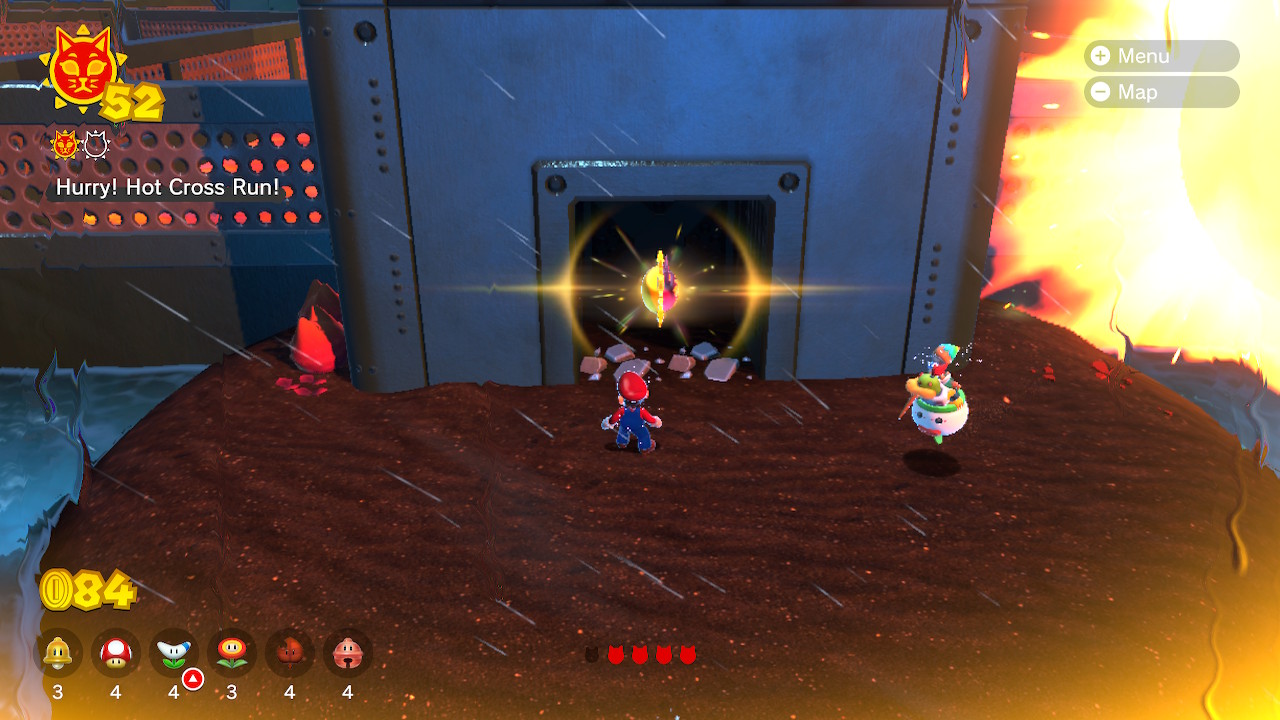The image size is (1280, 720).
Task: Select the Super Bell reserve item
Action: click(x=58, y=653)
